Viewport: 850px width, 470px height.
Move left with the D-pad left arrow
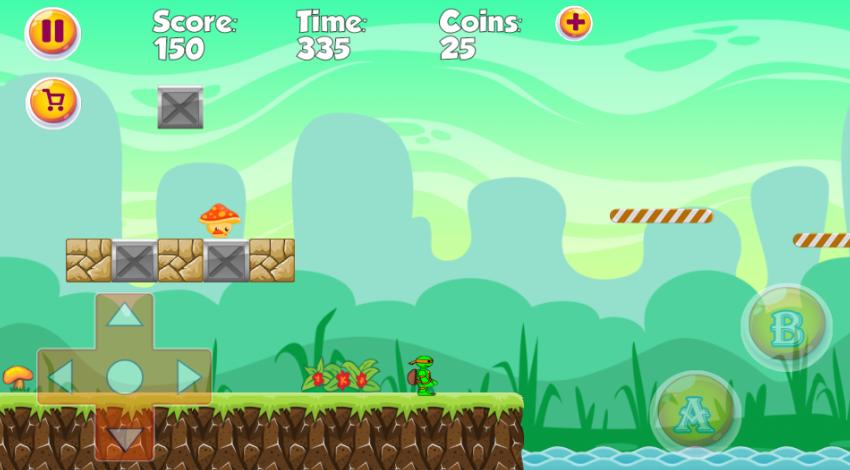point(61,377)
